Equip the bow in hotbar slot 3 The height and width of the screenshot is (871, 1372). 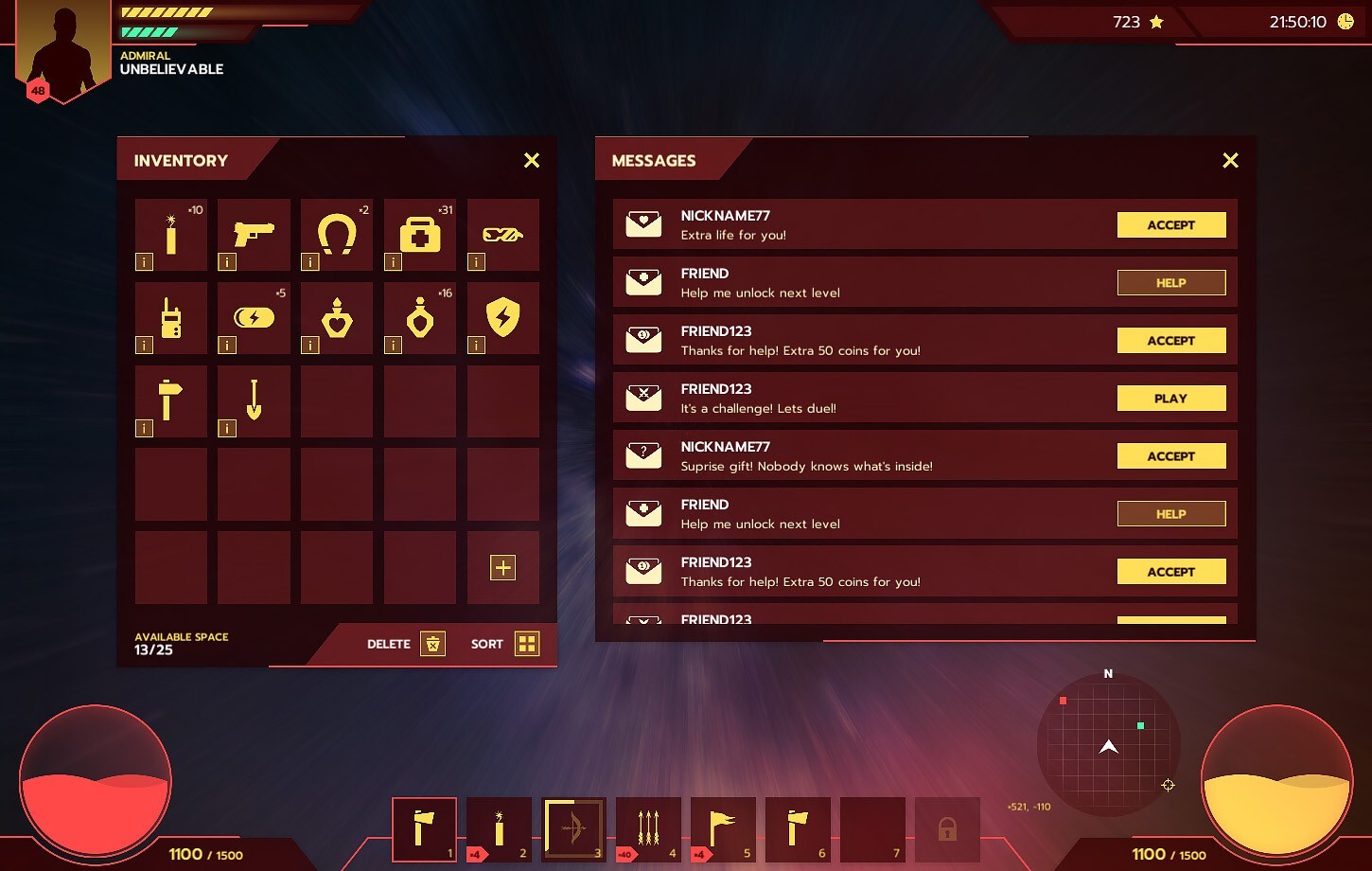point(573,828)
